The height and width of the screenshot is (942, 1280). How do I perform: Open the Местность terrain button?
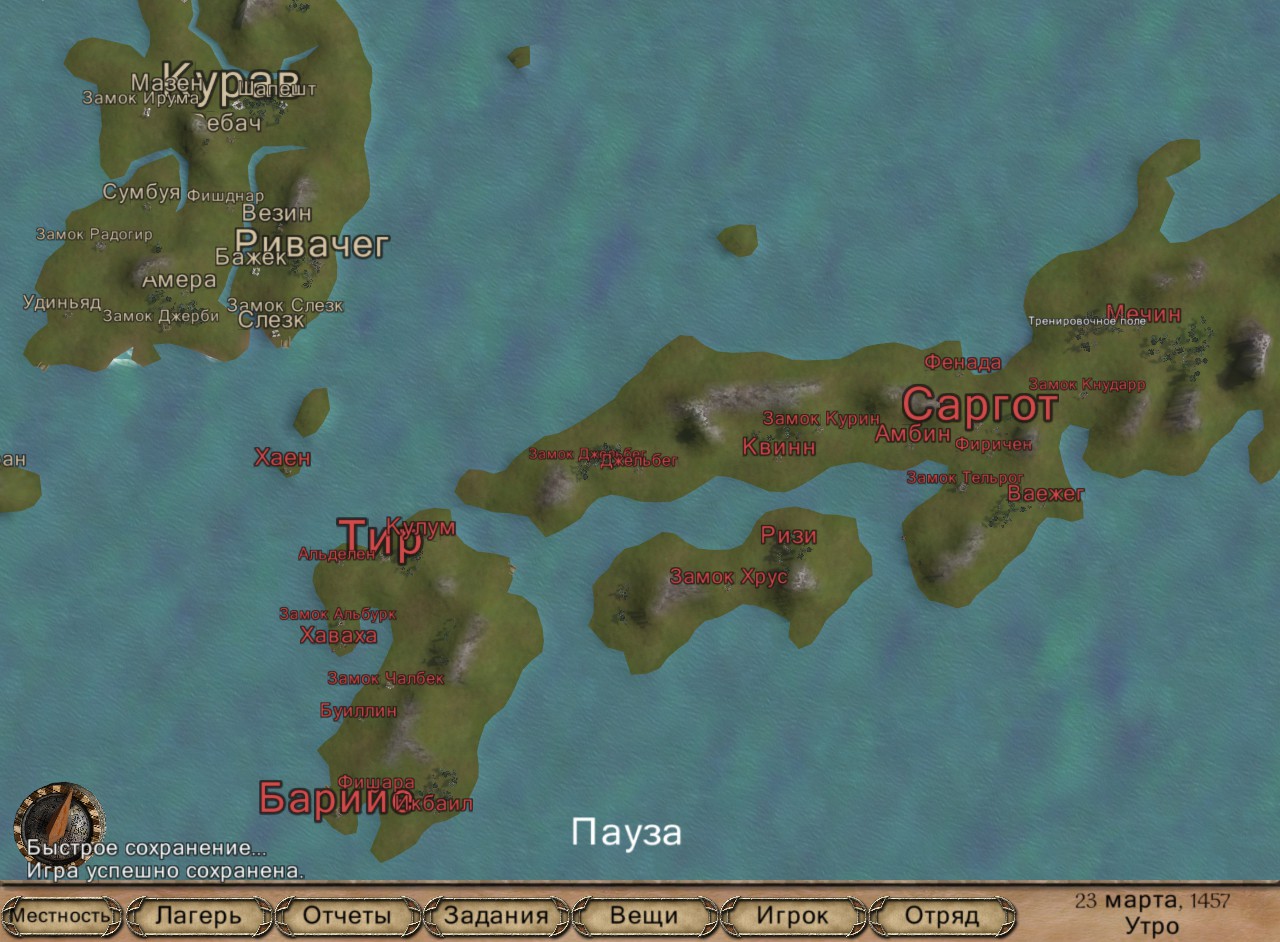tap(62, 915)
